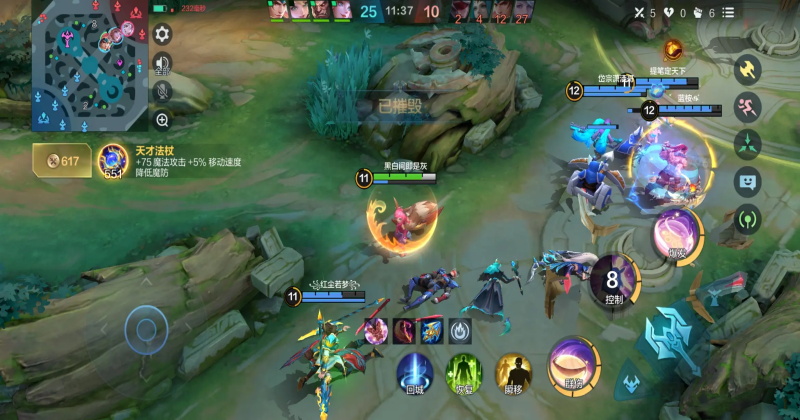Cast the 瞬移 flash summoner spell
The image size is (800, 420).
pyautogui.click(x=513, y=369)
